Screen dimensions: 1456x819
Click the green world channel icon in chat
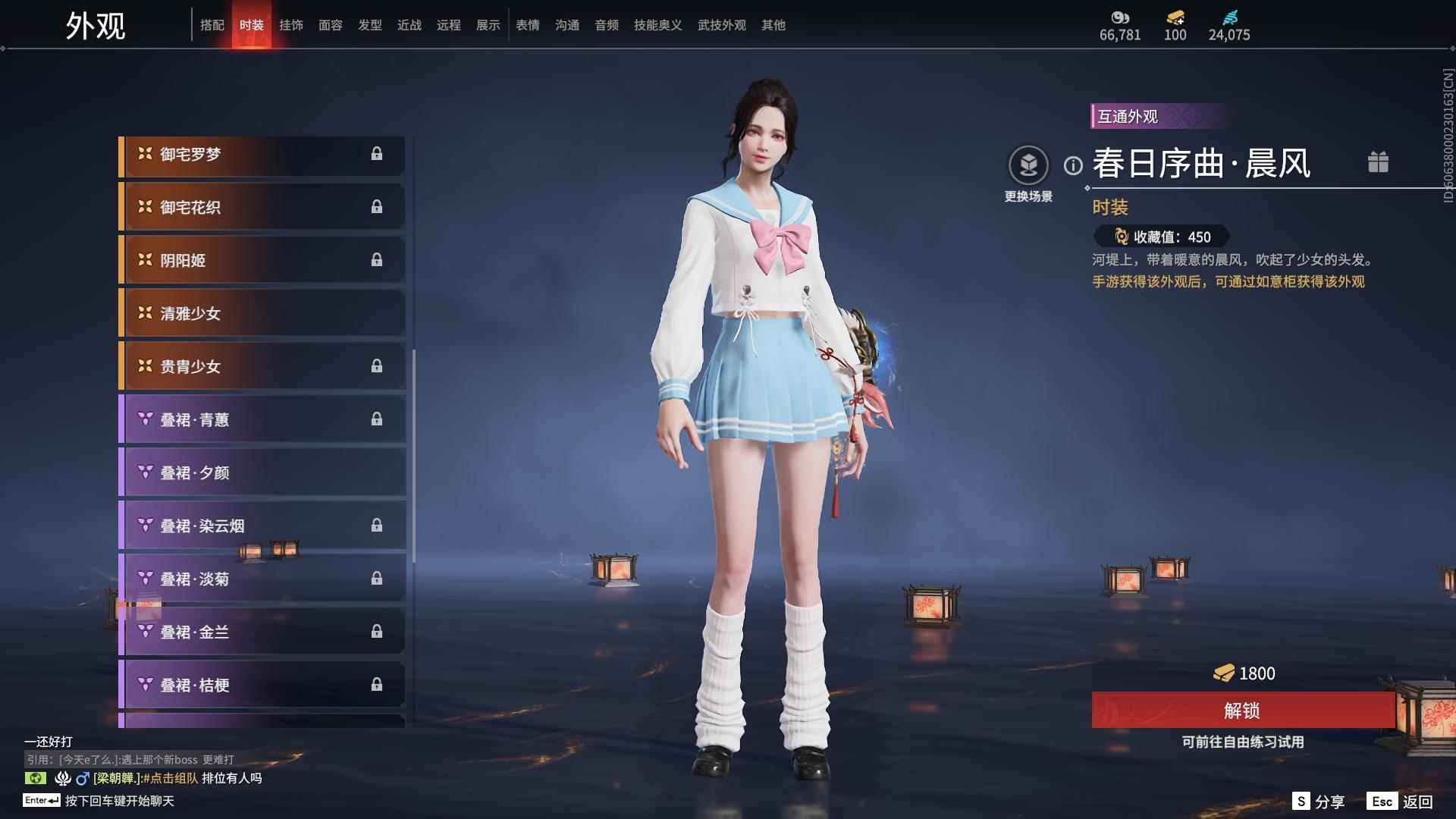point(36,779)
